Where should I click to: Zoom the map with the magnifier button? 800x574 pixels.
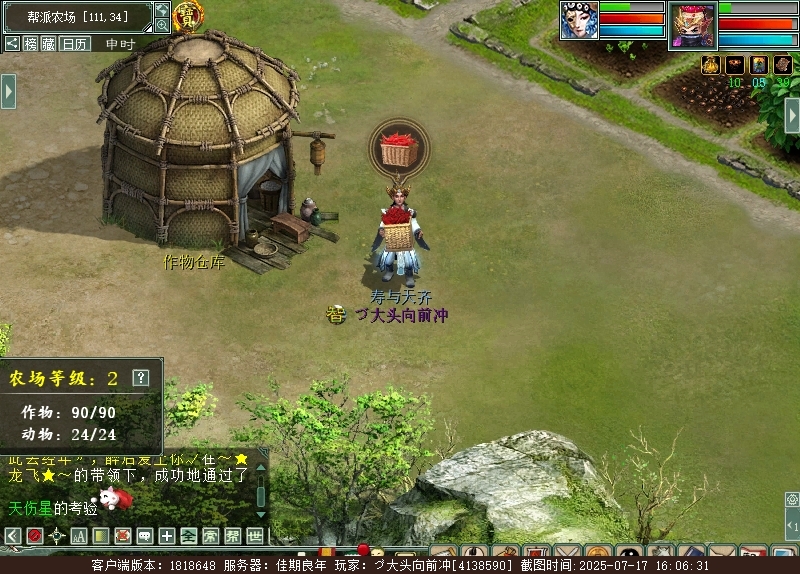[162, 25]
